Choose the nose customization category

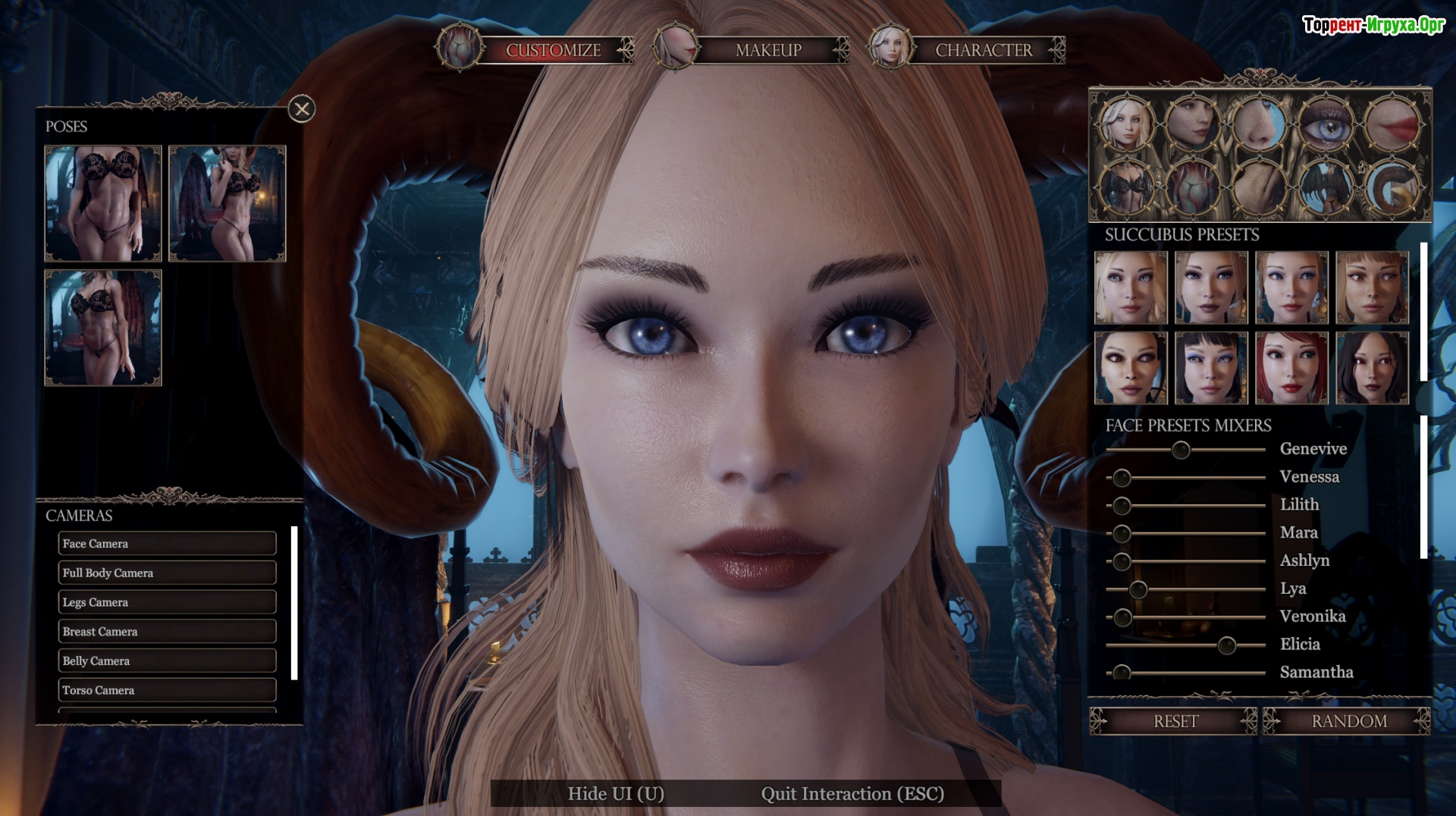click(x=1259, y=124)
